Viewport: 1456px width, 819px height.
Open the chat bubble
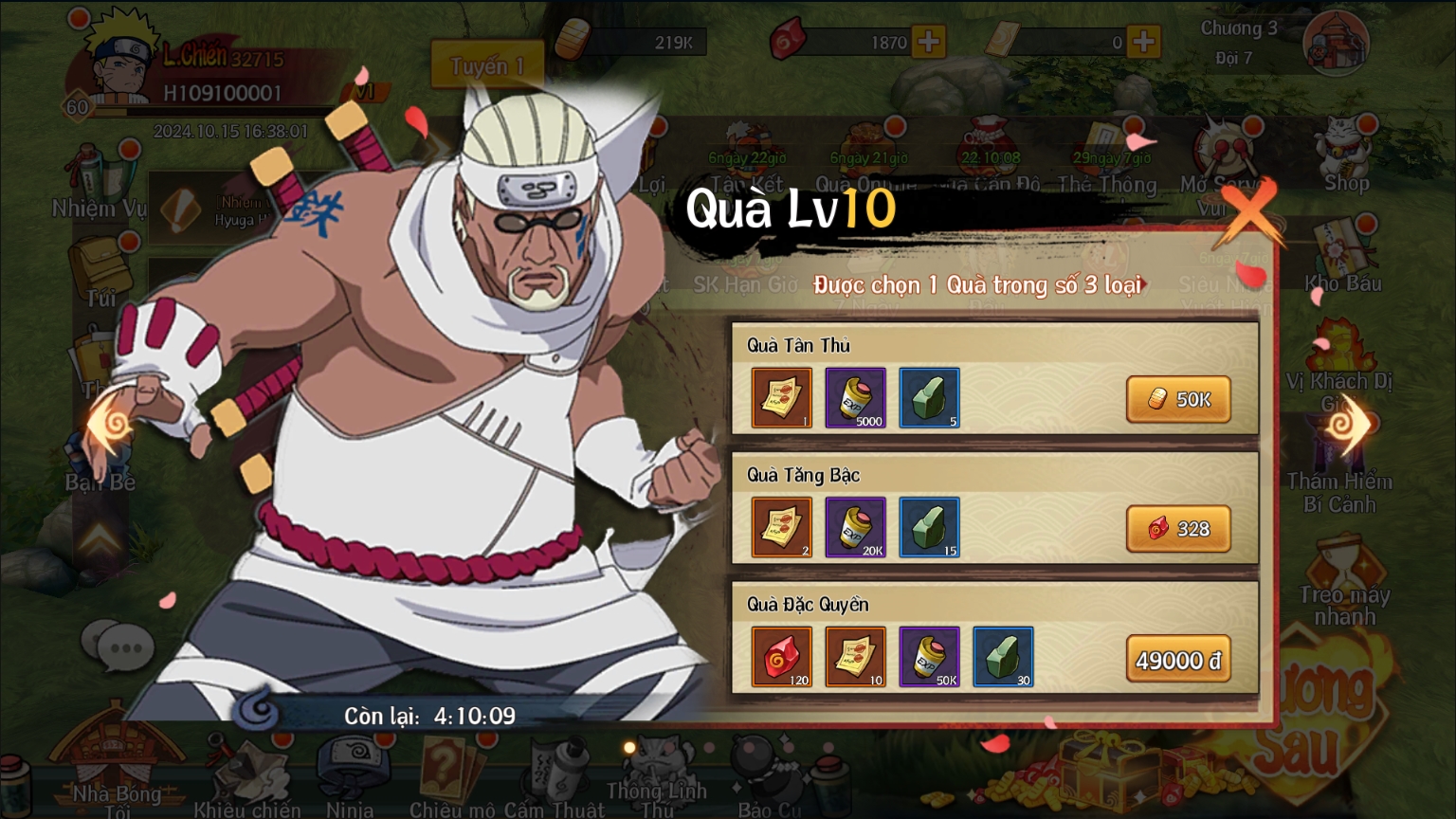click(118, 646)
